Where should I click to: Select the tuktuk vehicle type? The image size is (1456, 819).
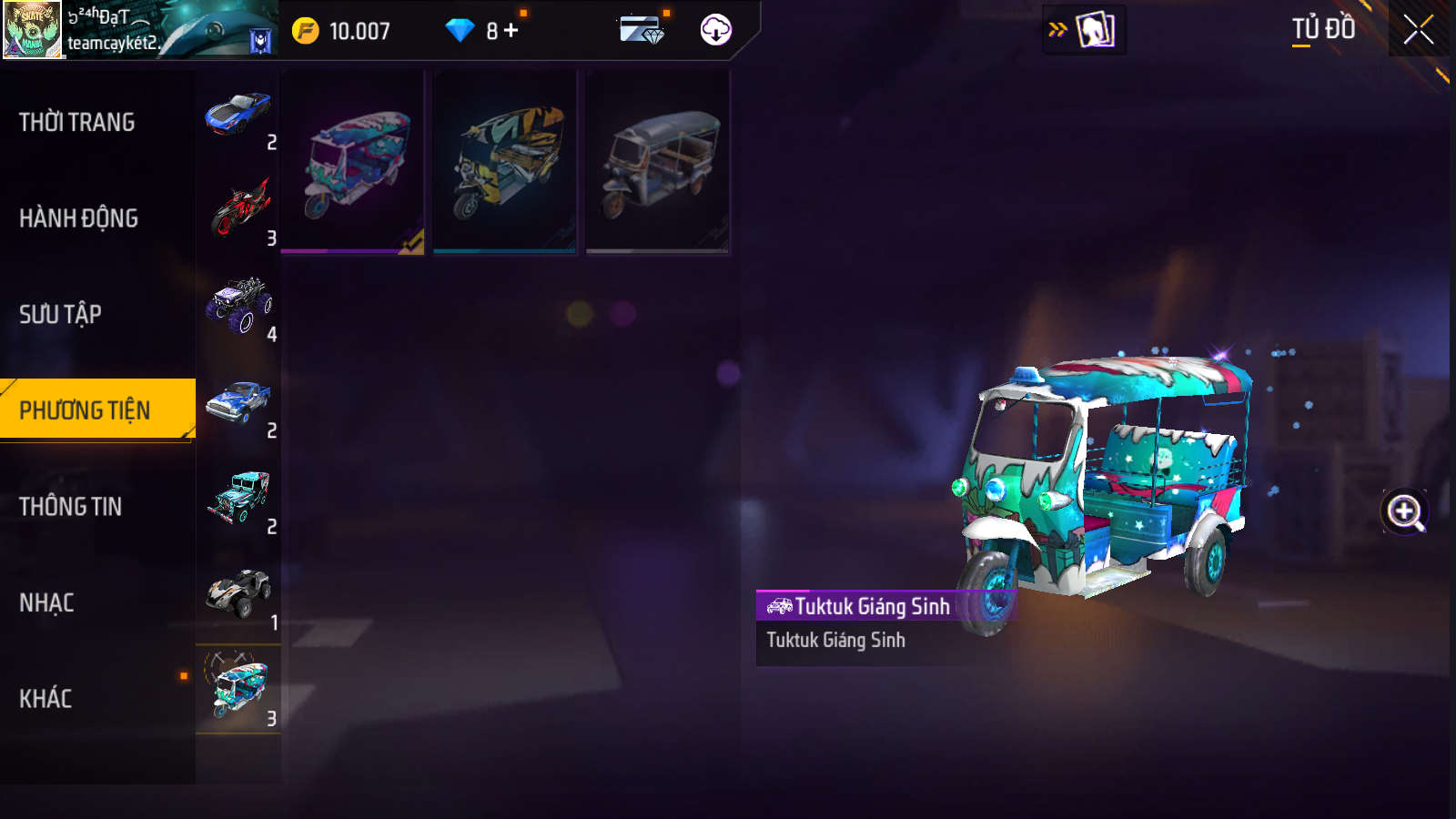238,692
